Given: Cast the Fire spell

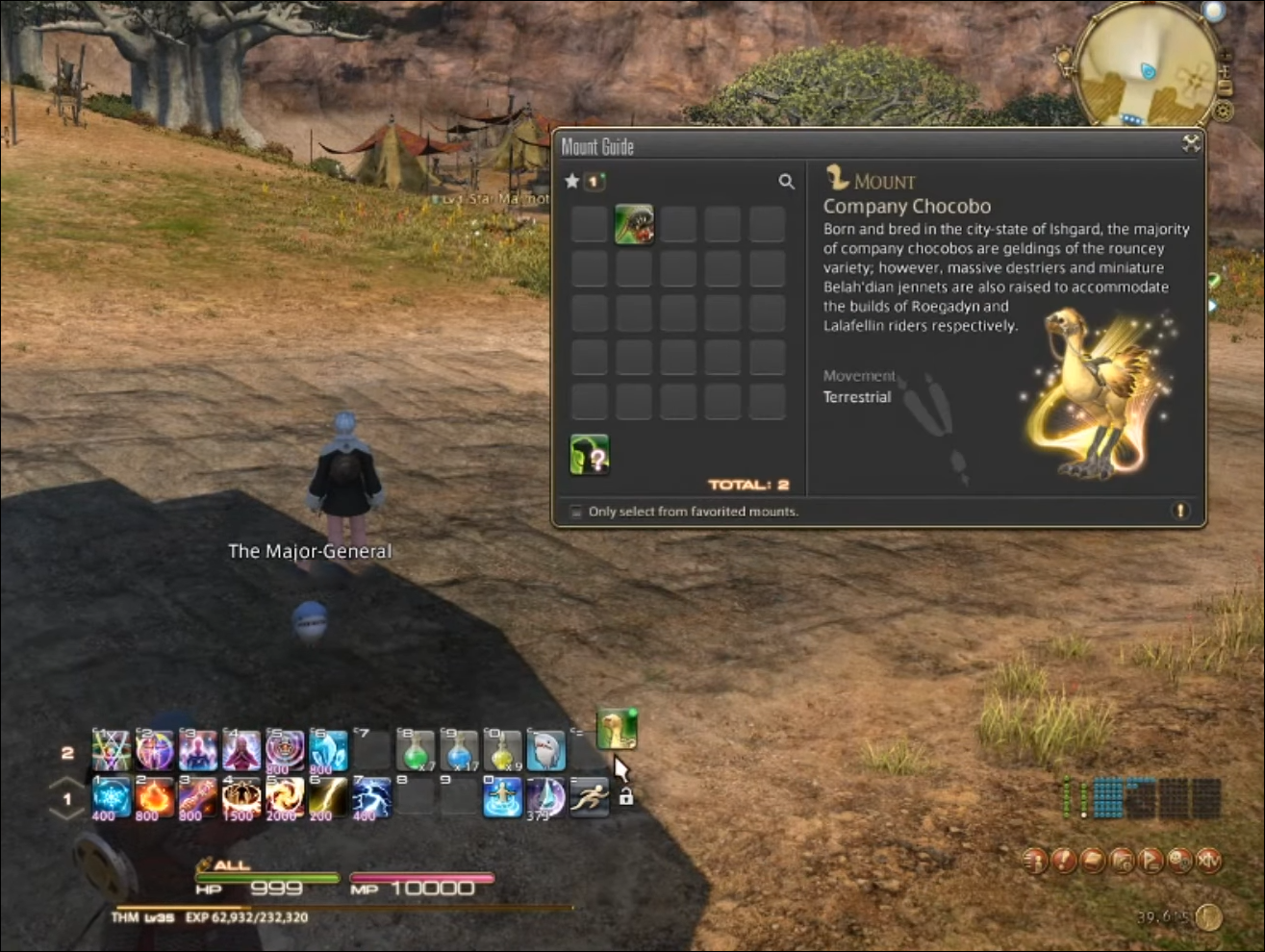Looking at the screenshot, I should (154, 797).
